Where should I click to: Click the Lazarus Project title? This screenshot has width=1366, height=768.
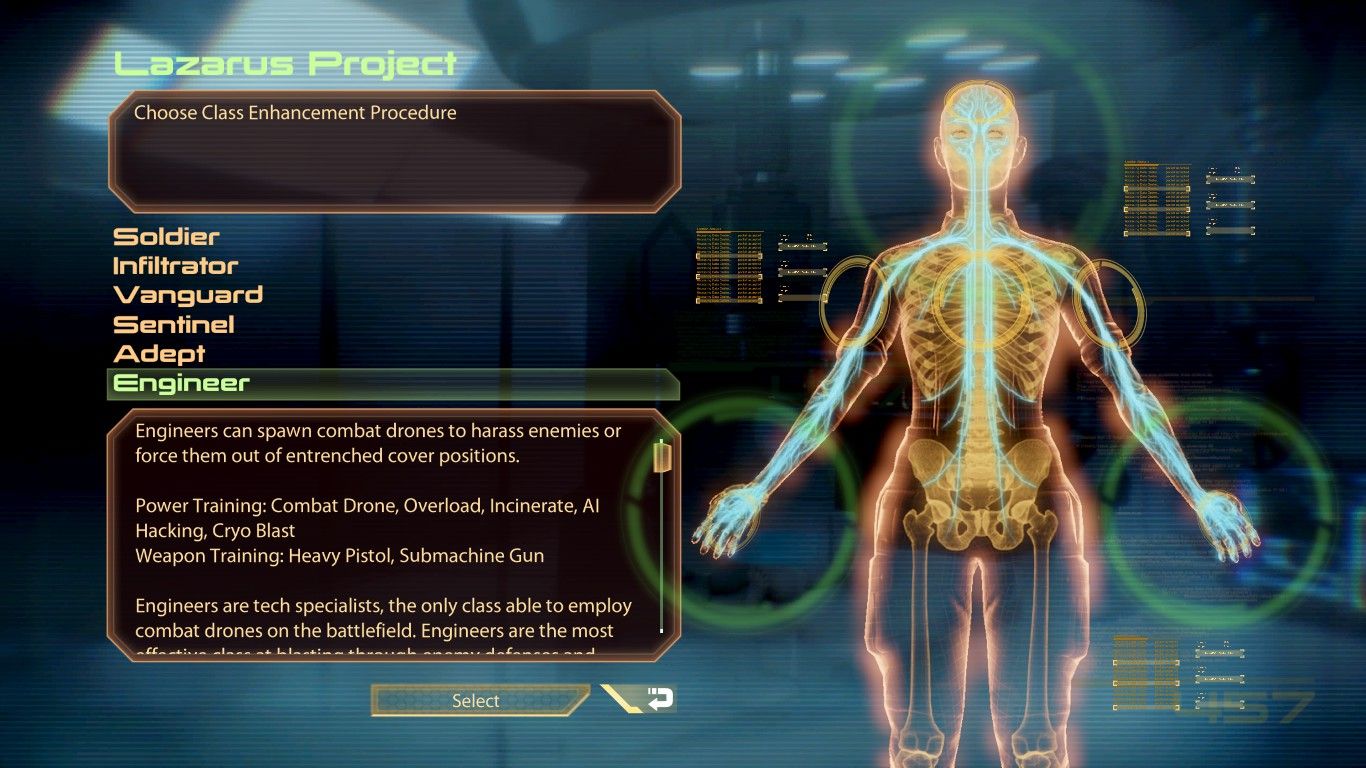(285, 62)
